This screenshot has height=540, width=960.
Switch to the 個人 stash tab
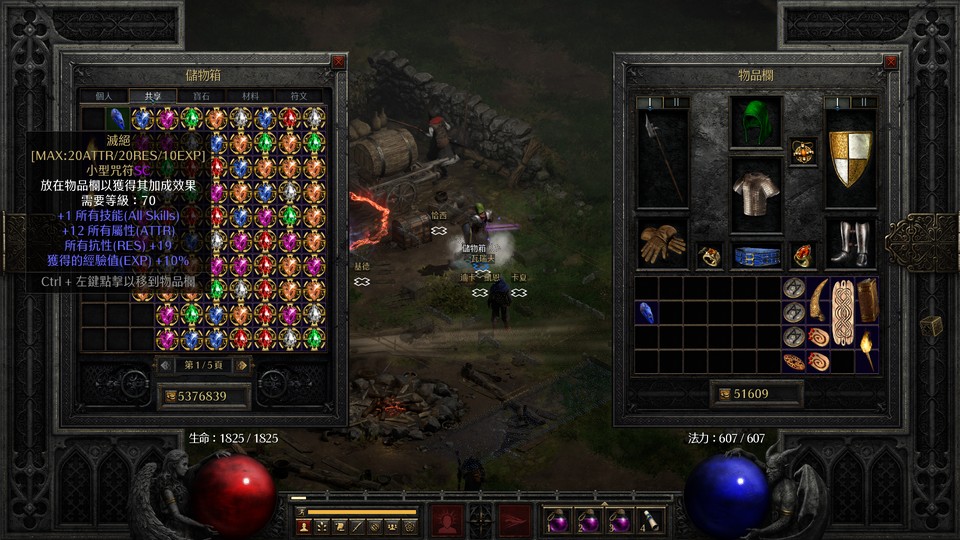105,96
